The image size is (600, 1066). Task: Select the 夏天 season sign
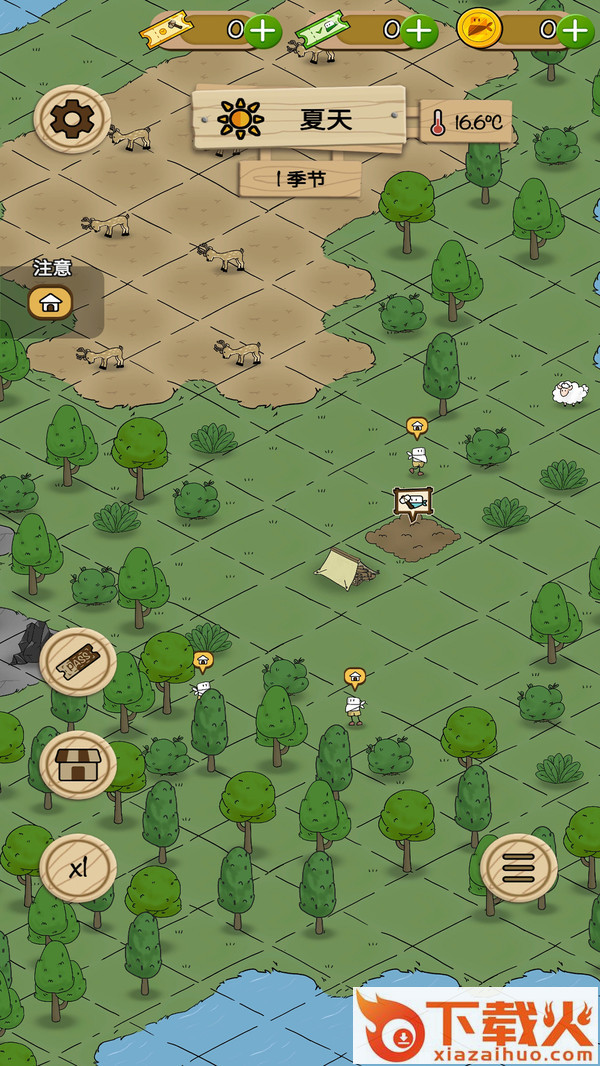click(300, 120)
